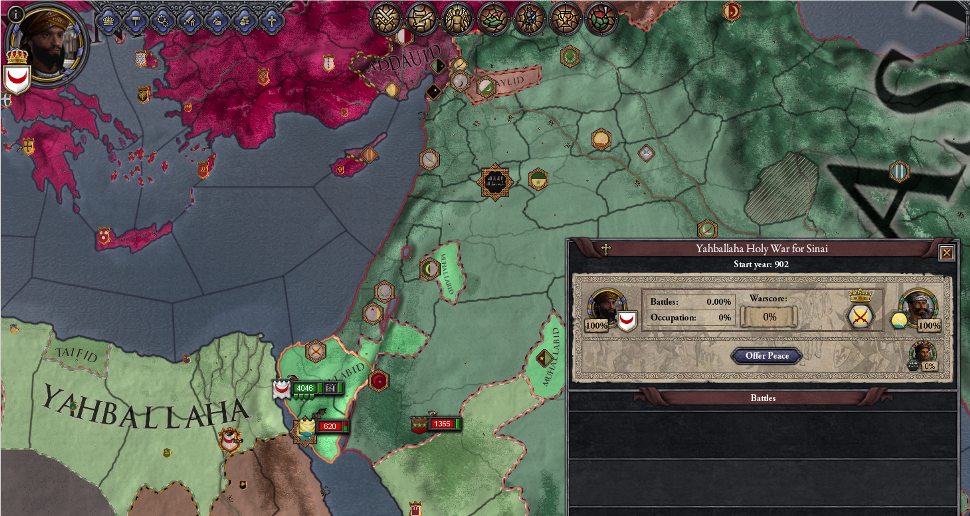
Task: Select the attacker's portrait in war panel
Action: pos(604,307)
